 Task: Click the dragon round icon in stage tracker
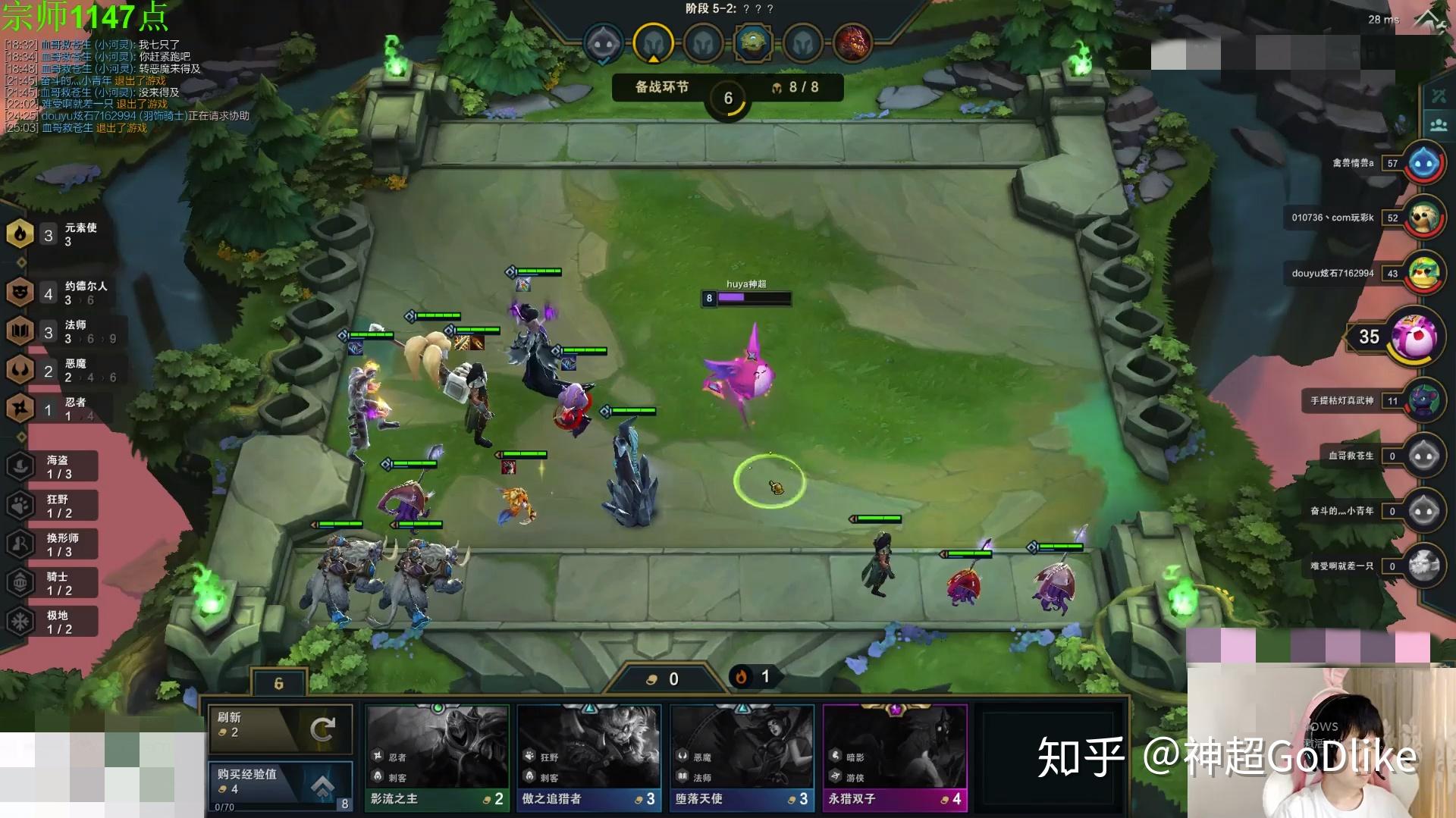coord(852,42)
